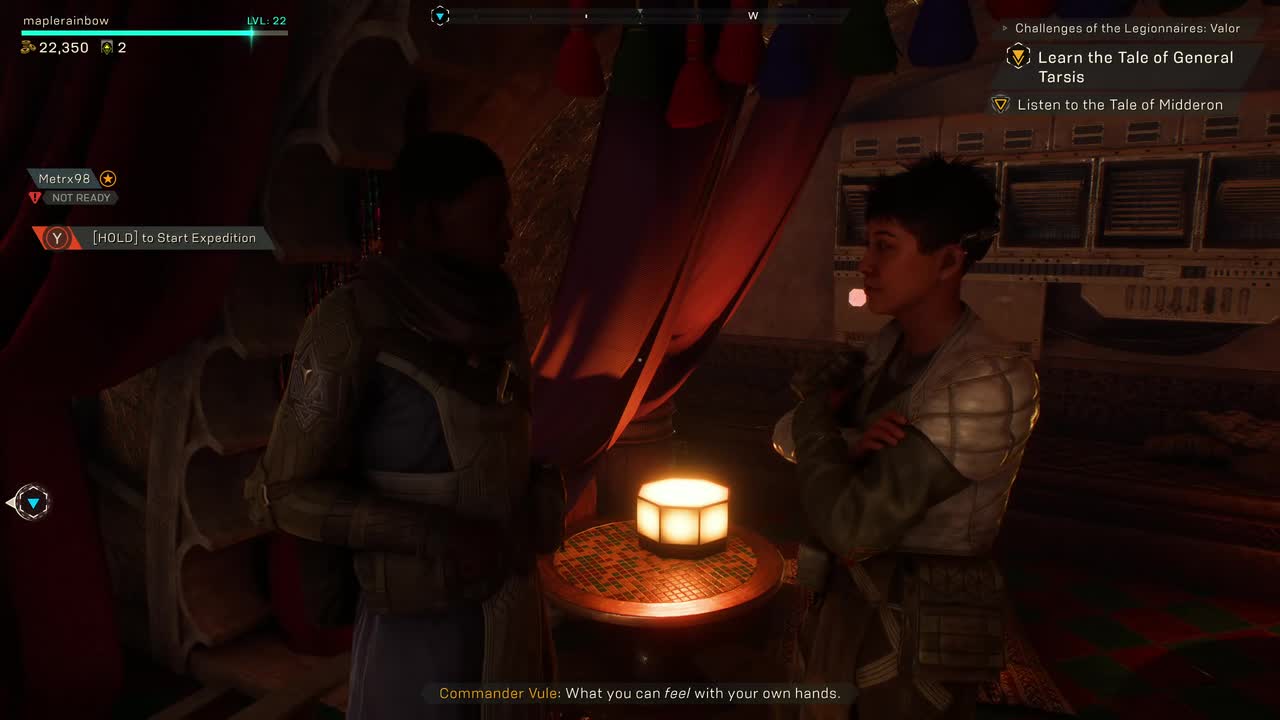Click the compass bar at top
The image size is (1280, 720).
point(640,16)
